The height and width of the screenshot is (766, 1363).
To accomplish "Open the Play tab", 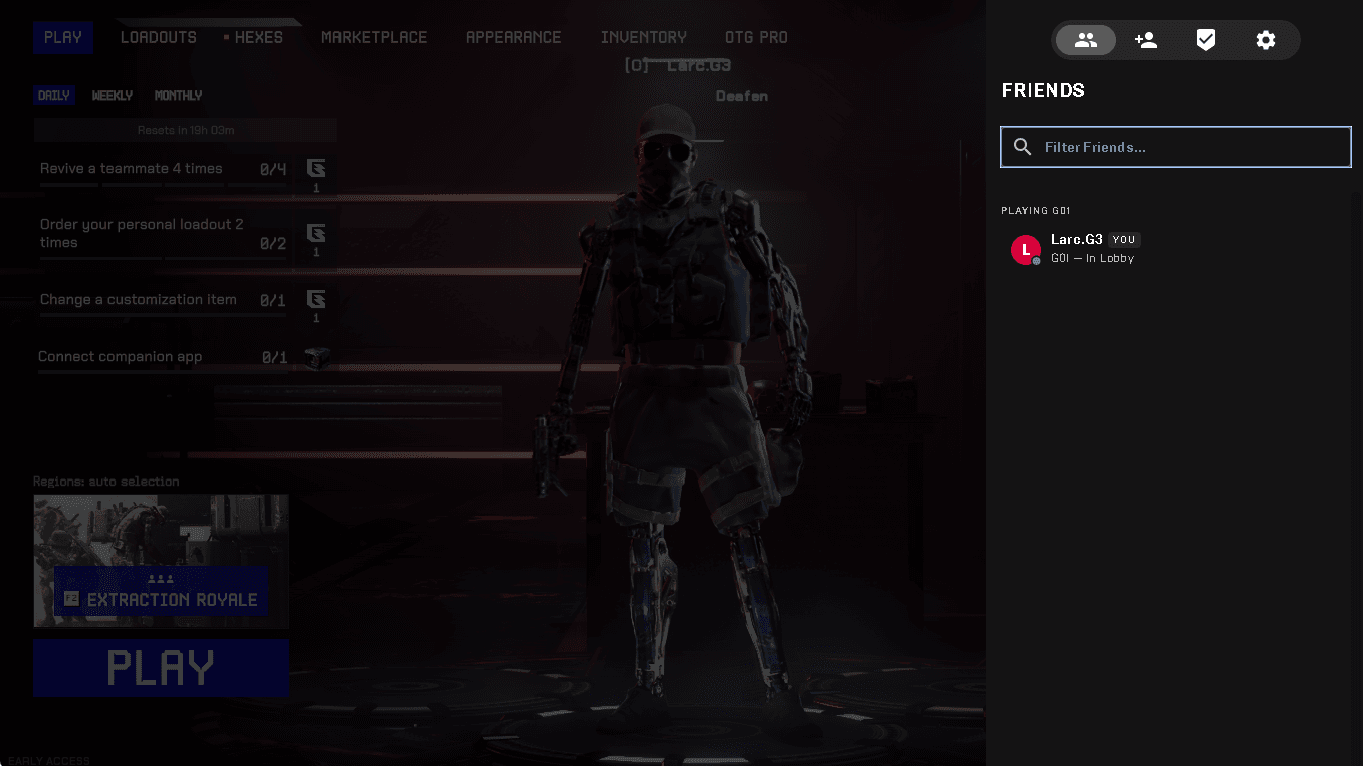I will 63,38.
